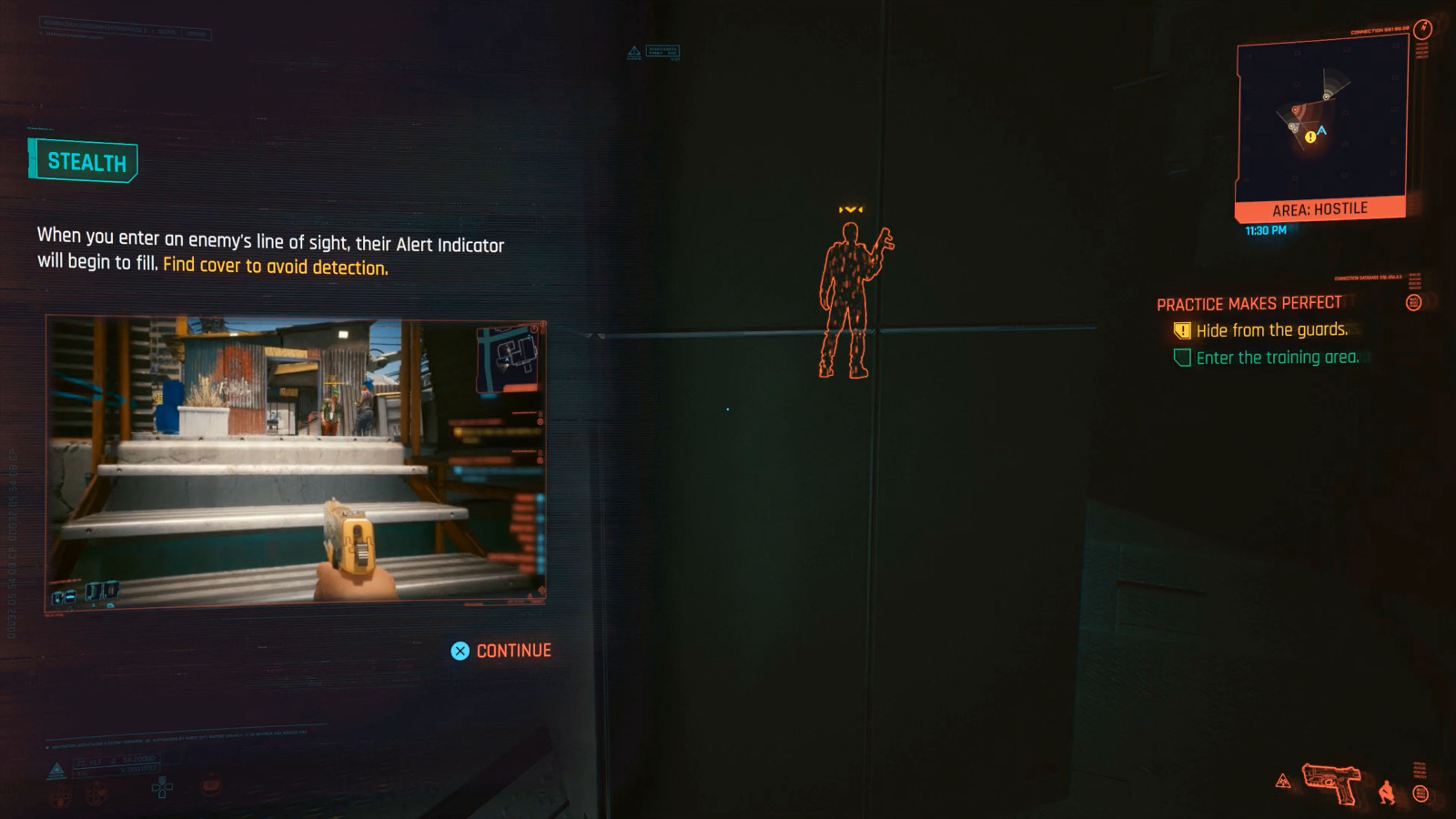Viewport: 1456px width, 819px height.
Task: Check the 'Enter the training area' objective box
Action: coord(1180,358)
